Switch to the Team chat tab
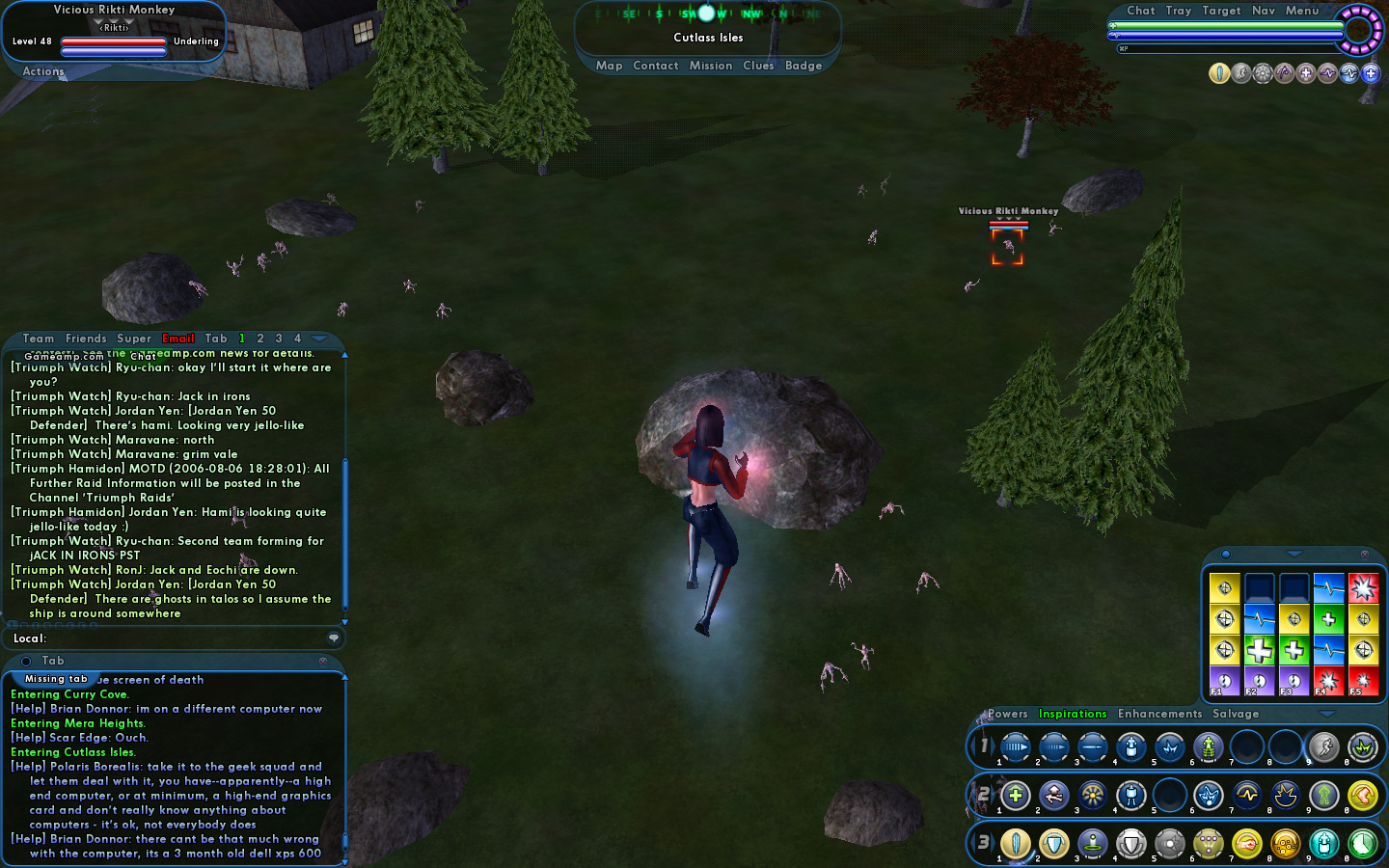Screen dimensions: 1389x868 pyautogui.click(x=39, y=339)
